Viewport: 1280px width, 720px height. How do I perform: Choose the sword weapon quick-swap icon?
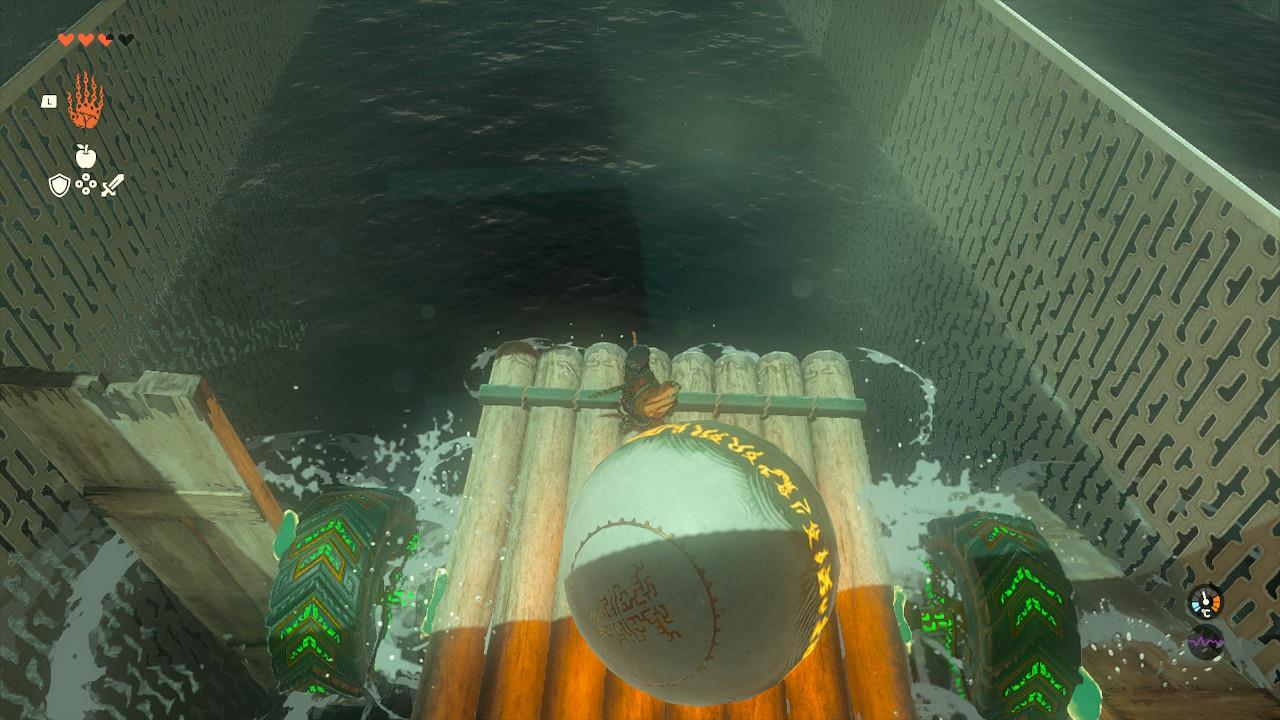tap(112, 185)
